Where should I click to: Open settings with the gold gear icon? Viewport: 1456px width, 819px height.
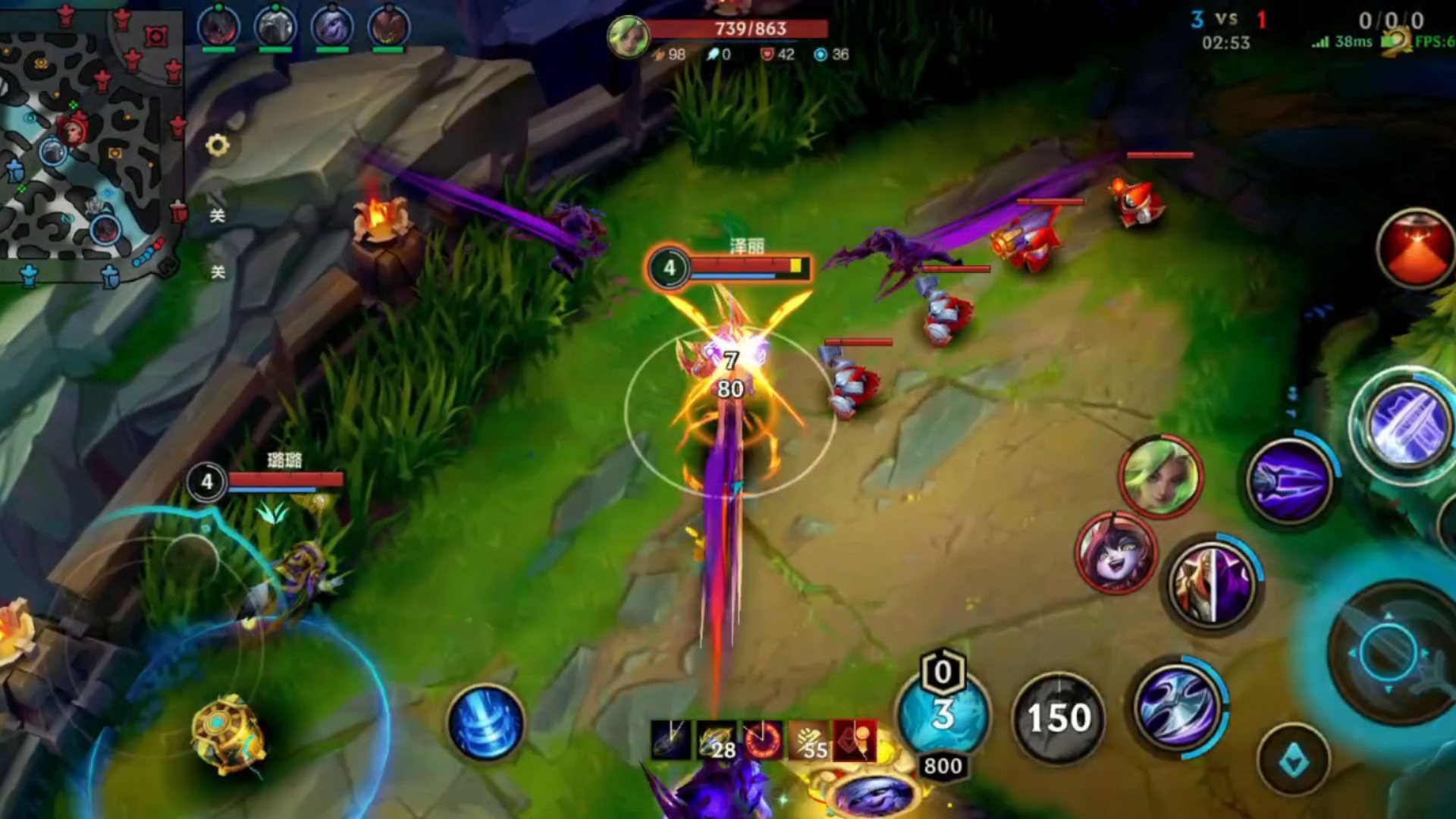coord(218,145)
